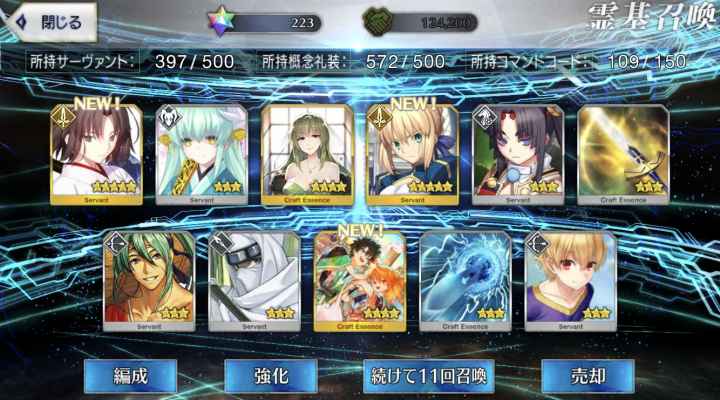The image size is (720, 400).
Task: View the NEW colorful group craft essence
Action: pos(360,280)
